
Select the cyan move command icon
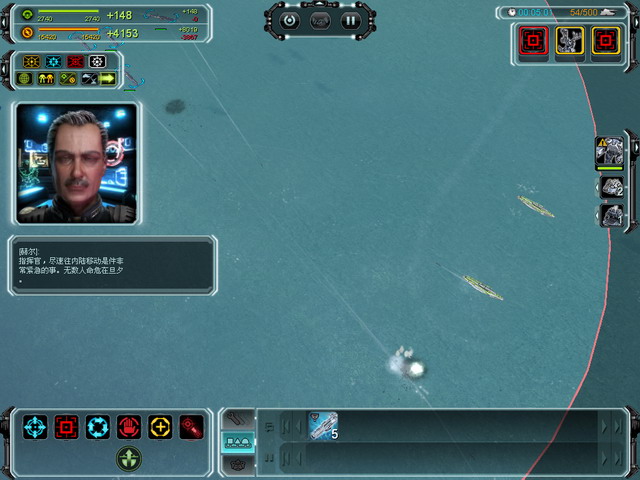click(35, 427)
